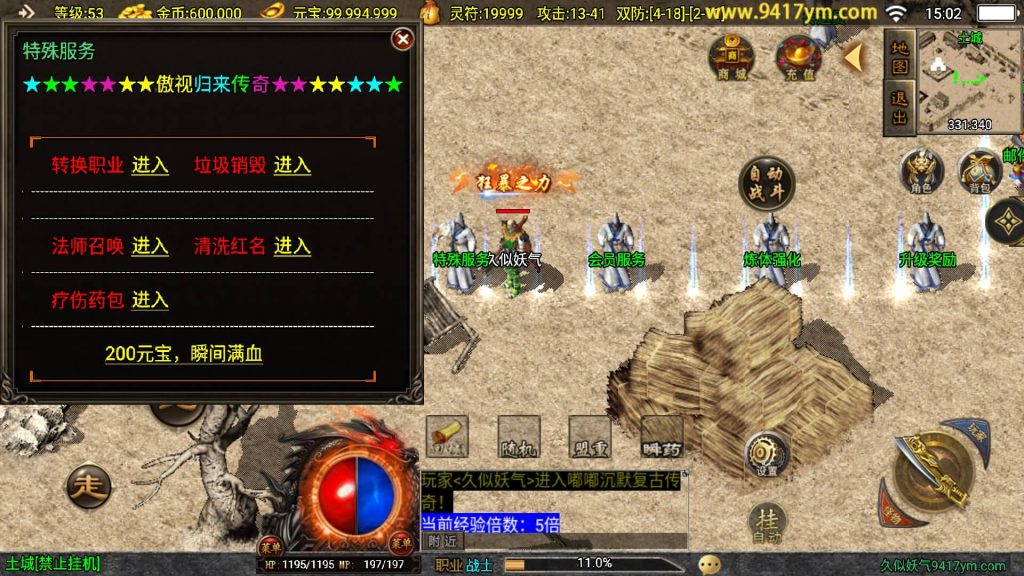1024x576 pixels.
Task: Toggle the 自动战斗 auto-battle button
Action: tap(766, 183)
